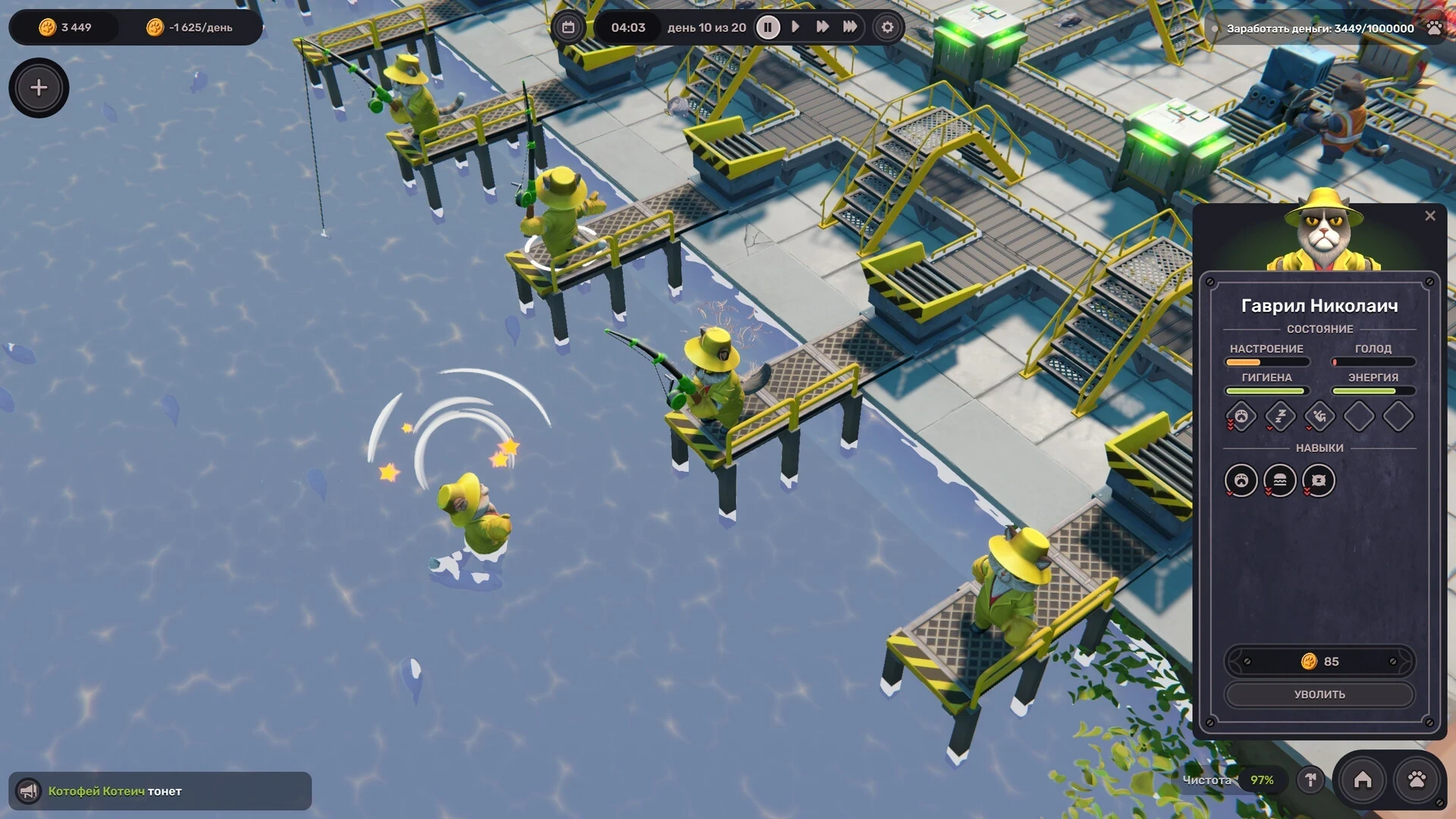1456x819 pixels.
Task: Select the diamond-shaped sad face status icon
Action: coord(1241,416)
